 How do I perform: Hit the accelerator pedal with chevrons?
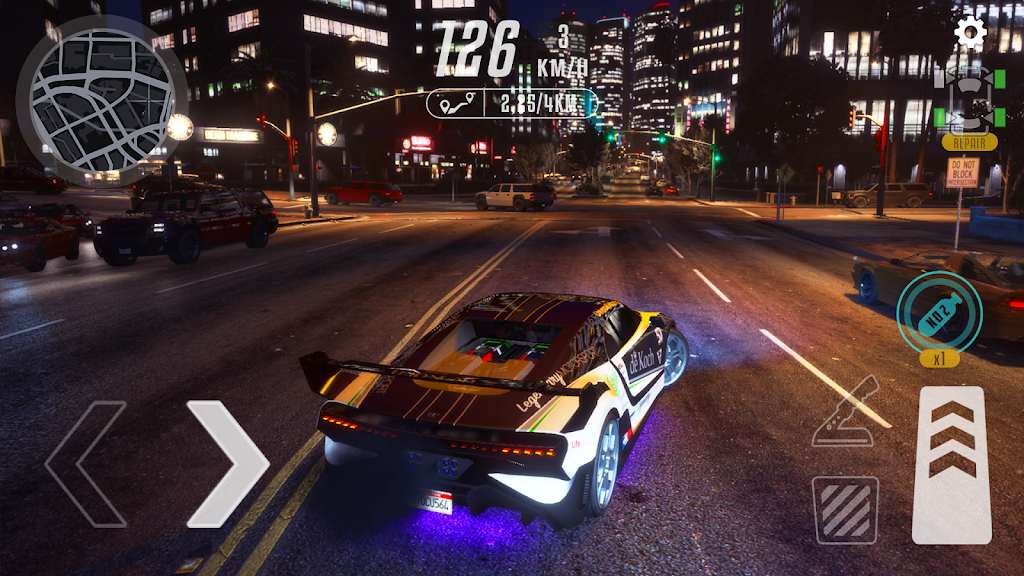[951, 464]
